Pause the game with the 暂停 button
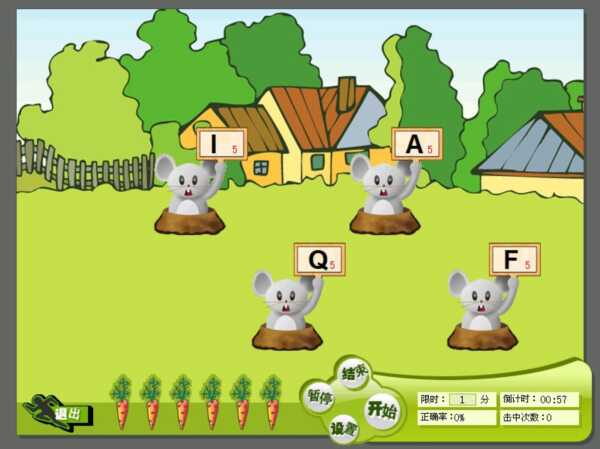Screen dimensions: 600x449 [x=319, y=396]
